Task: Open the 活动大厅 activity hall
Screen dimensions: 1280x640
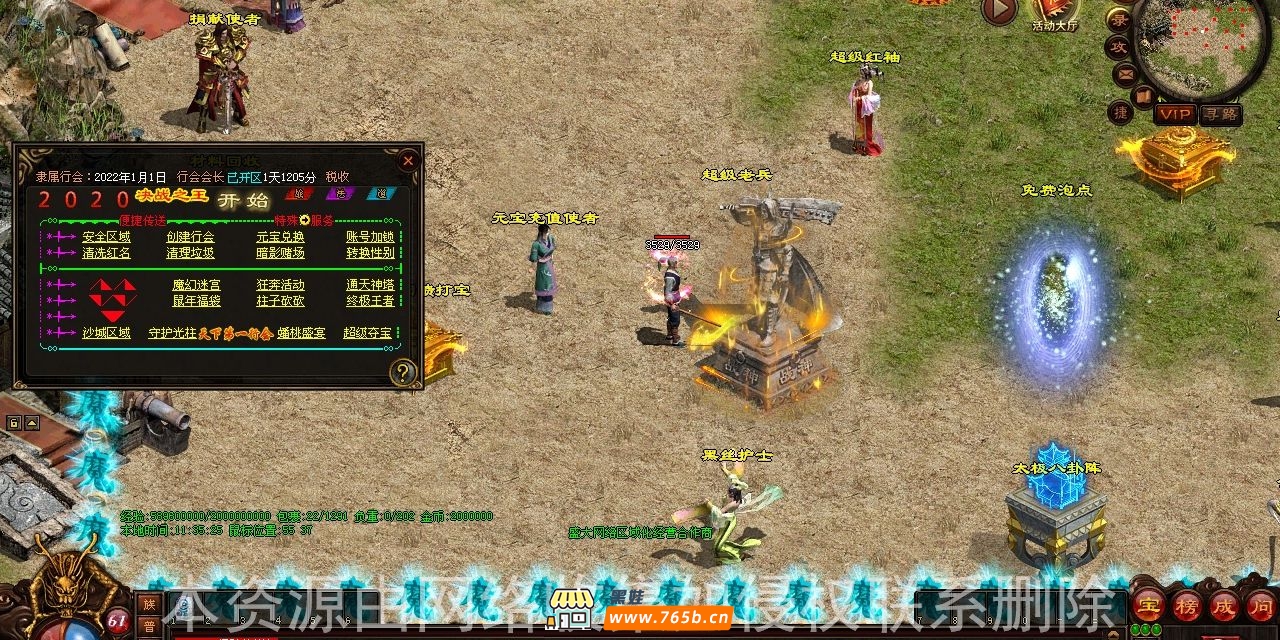Action: (1056, 14)
